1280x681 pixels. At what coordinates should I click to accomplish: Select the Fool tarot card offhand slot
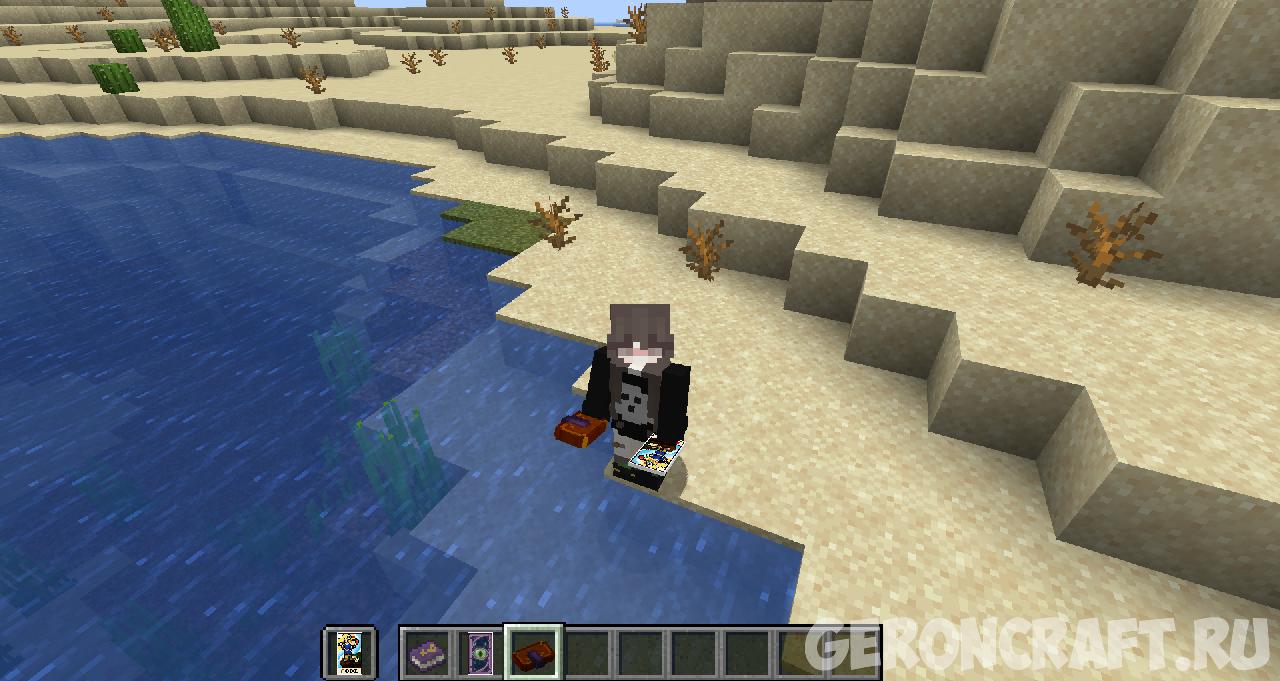(x=349, y=652)
